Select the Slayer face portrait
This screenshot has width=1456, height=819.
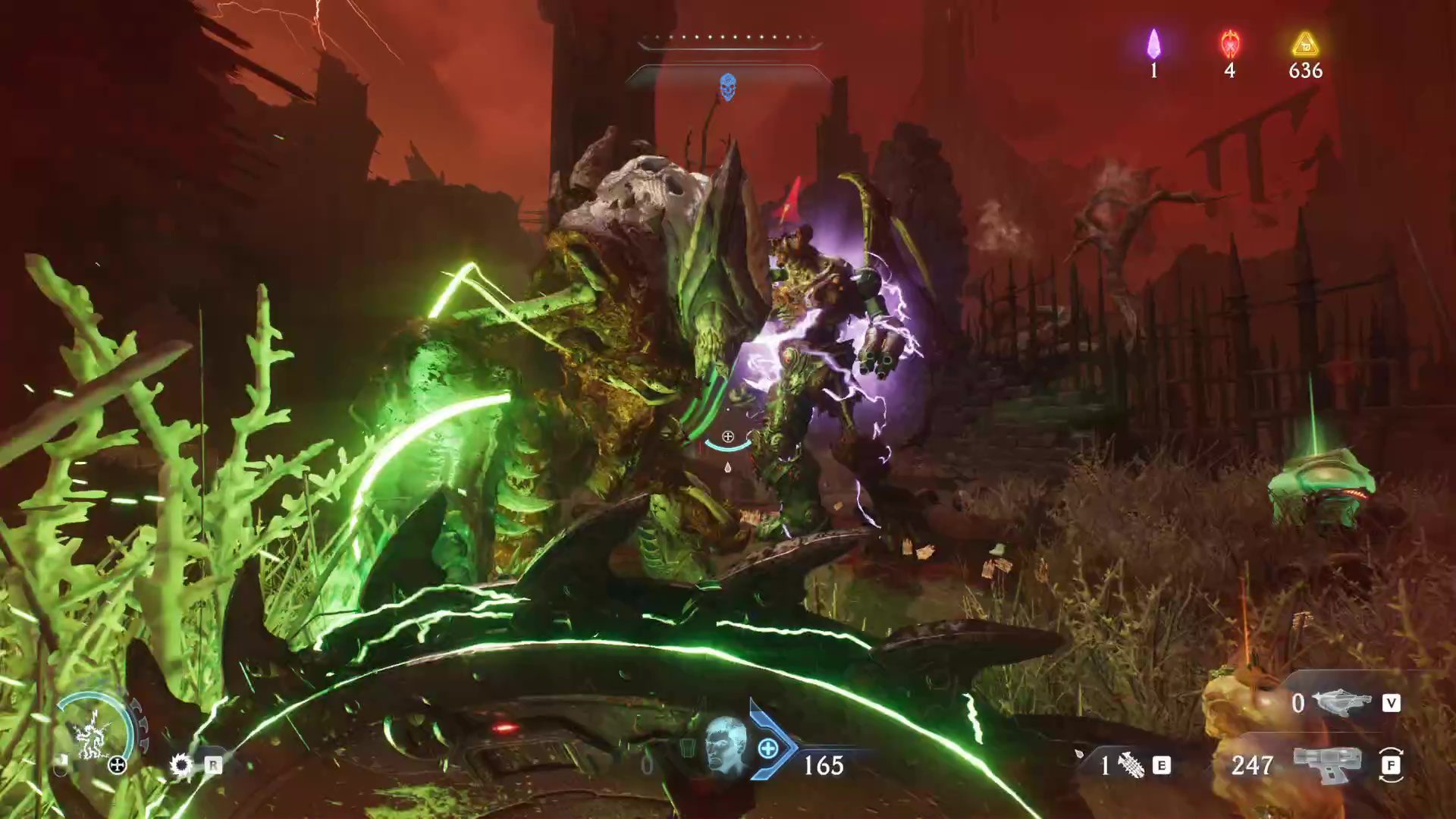click(726, 746)
